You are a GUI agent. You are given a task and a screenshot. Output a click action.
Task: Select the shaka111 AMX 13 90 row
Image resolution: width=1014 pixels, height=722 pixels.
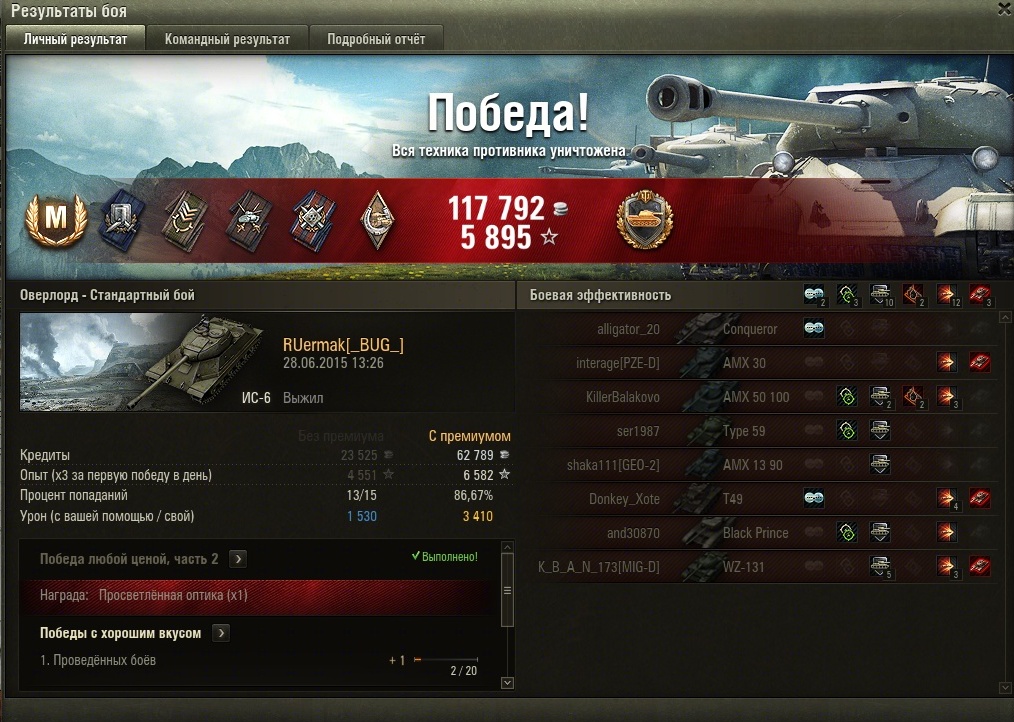click(760, 465)
